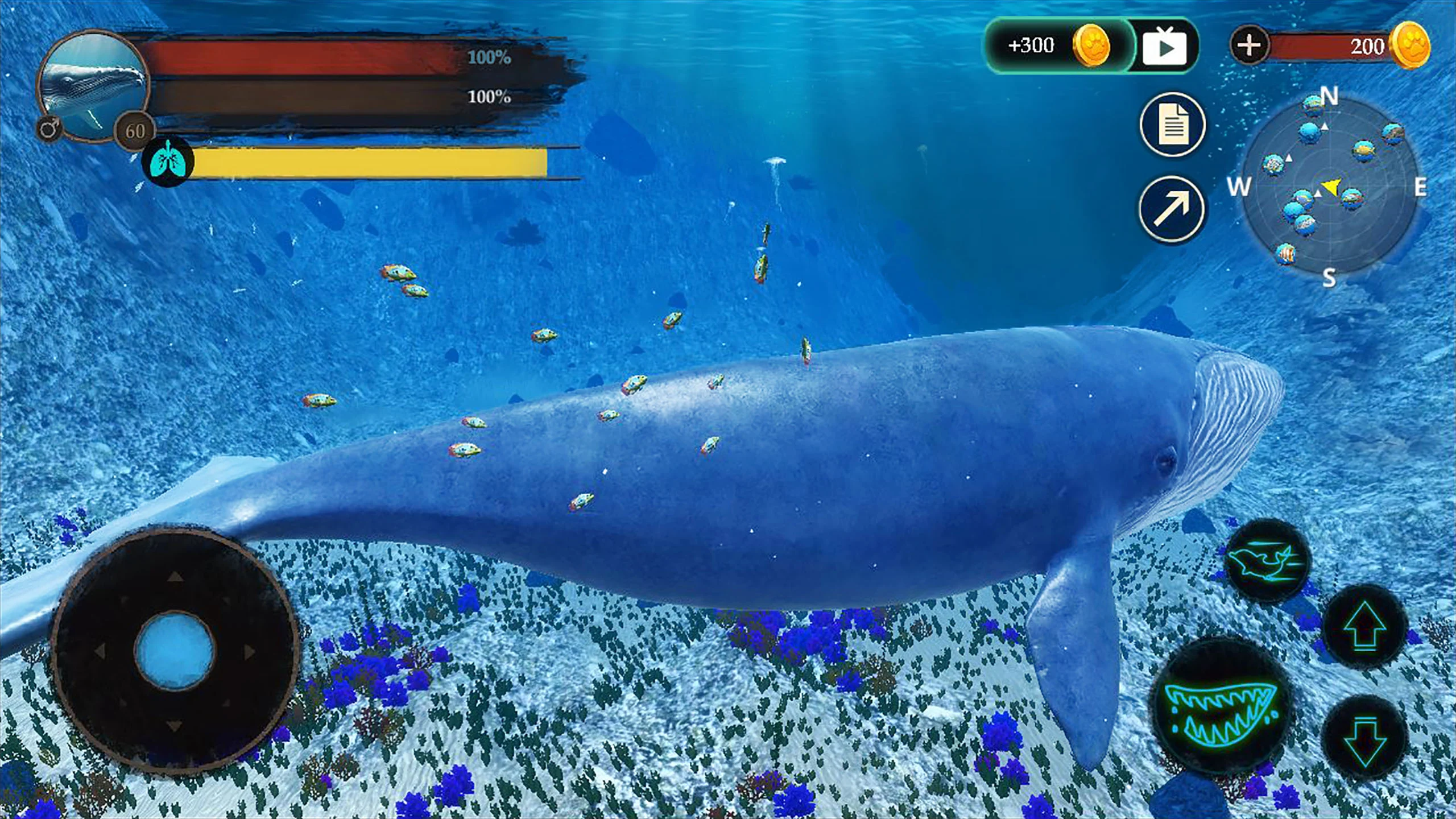Add more coins with plus button

(x=1250, y=45)
